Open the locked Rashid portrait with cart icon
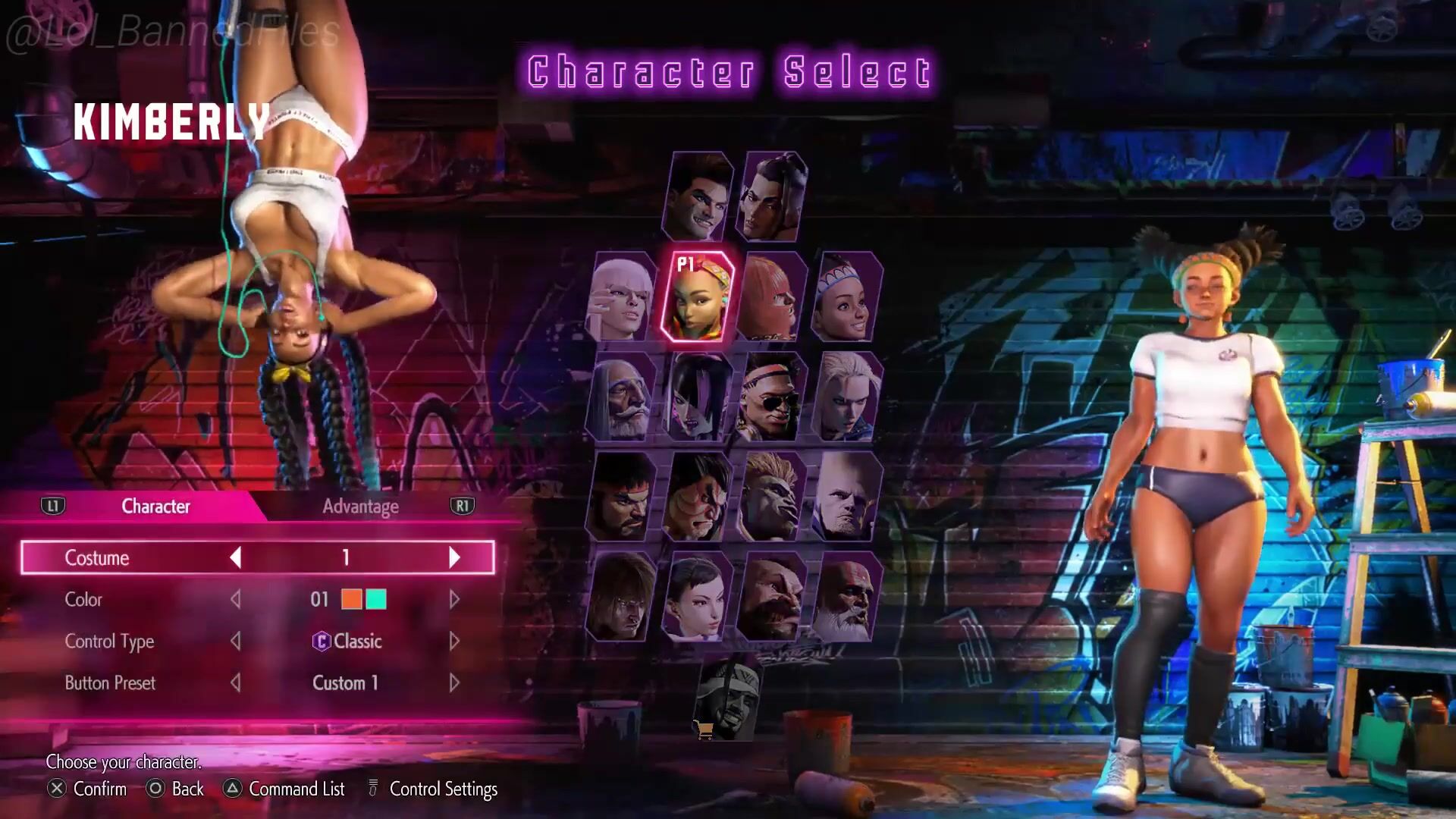Viewport: 1456px width, 819px height. point(728,699)
